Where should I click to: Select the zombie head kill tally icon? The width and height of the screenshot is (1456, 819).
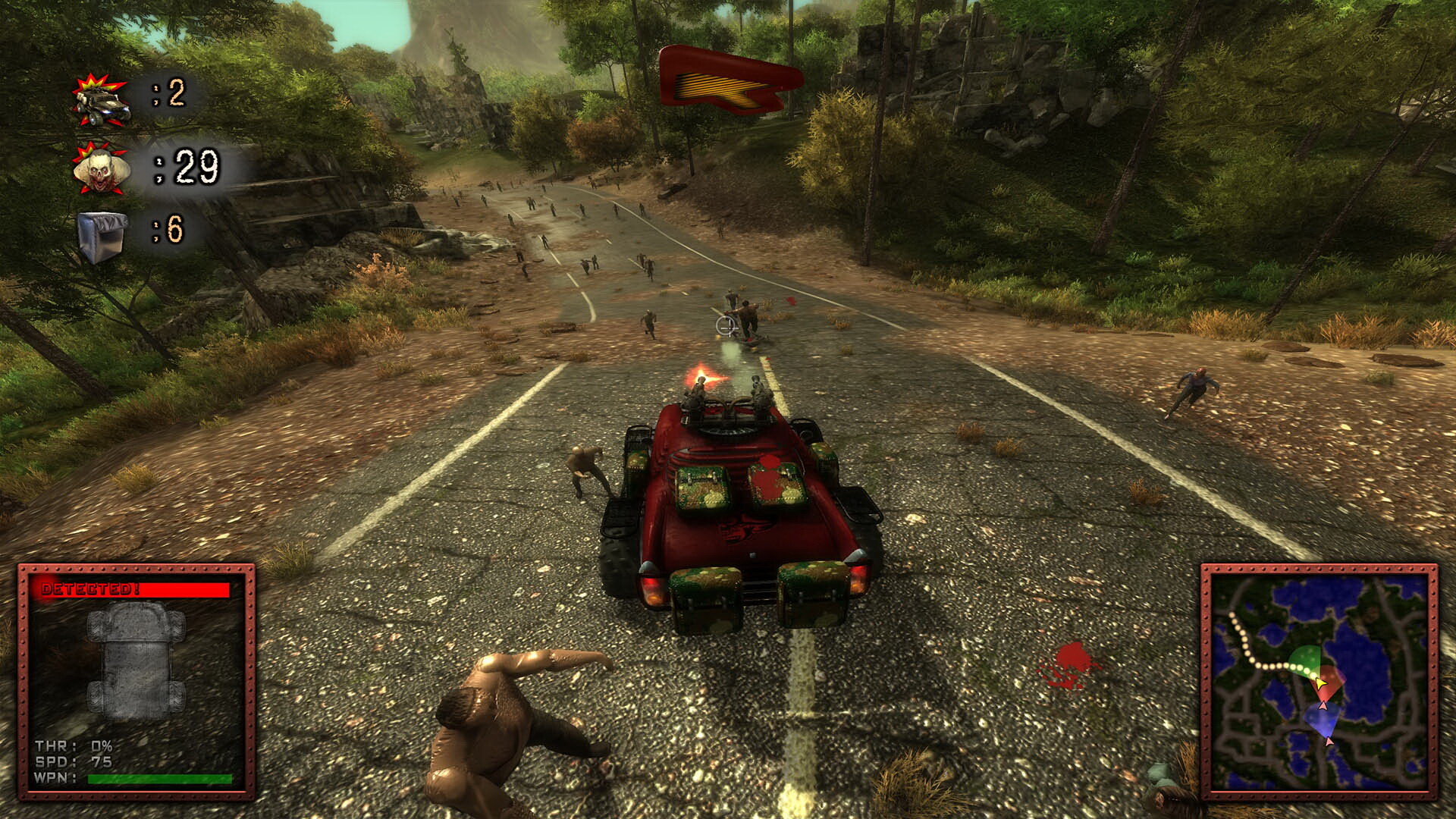click(x=100, y=171)
